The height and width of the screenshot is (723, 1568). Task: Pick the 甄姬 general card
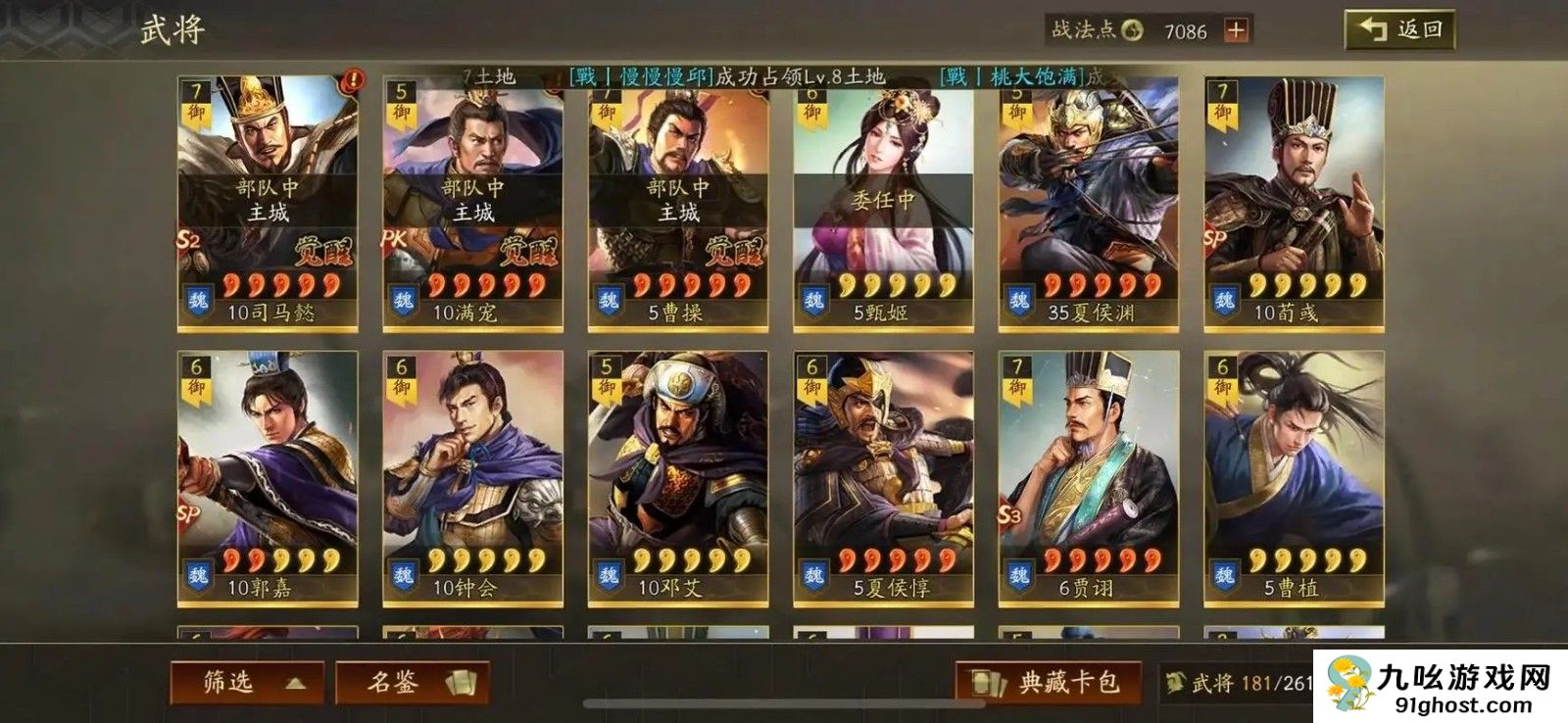point(883,204)
